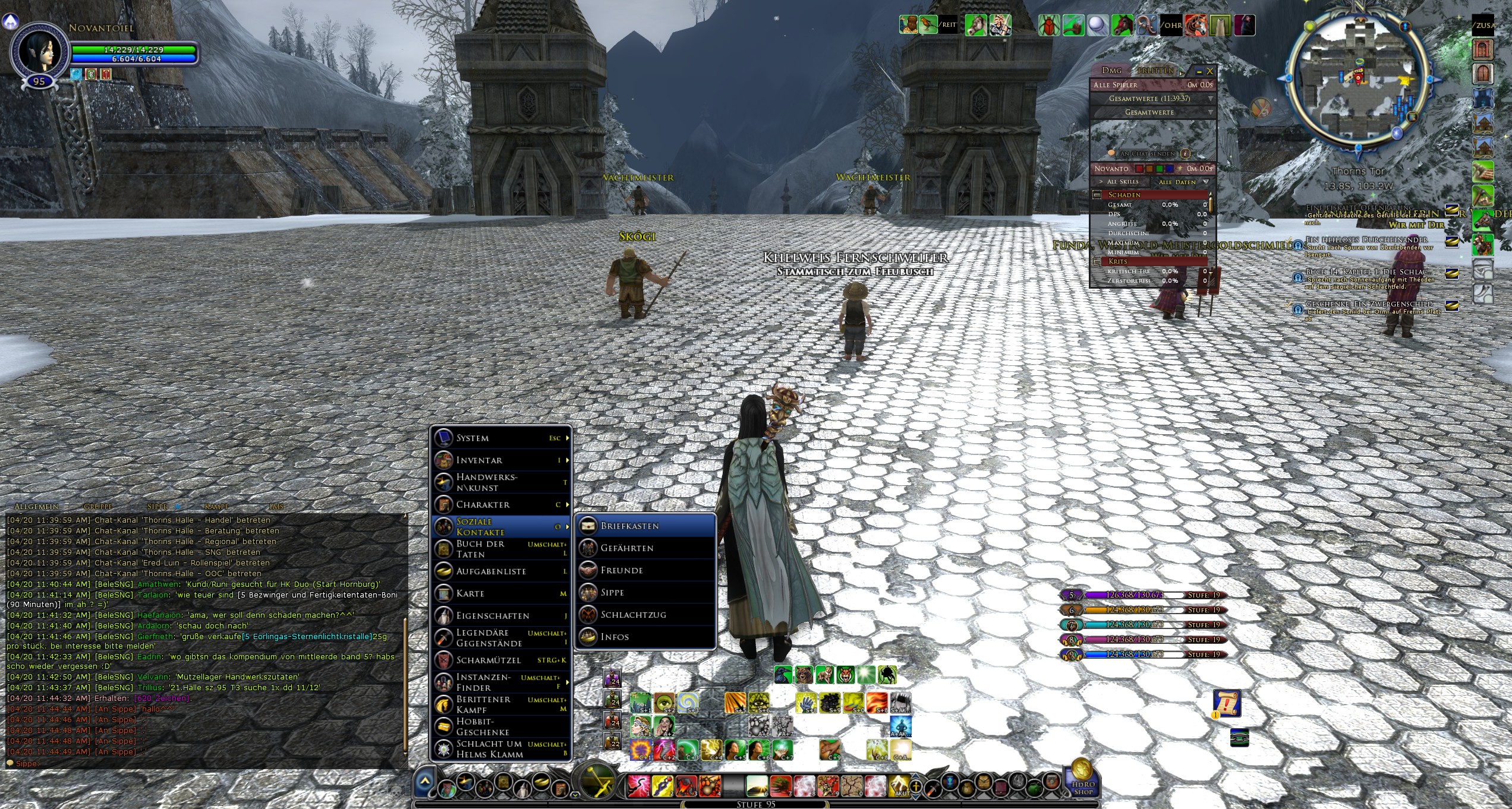Switch to the Kampf chat tab
The height and width of the screenshot is (809, 1512).
(216, 507)
